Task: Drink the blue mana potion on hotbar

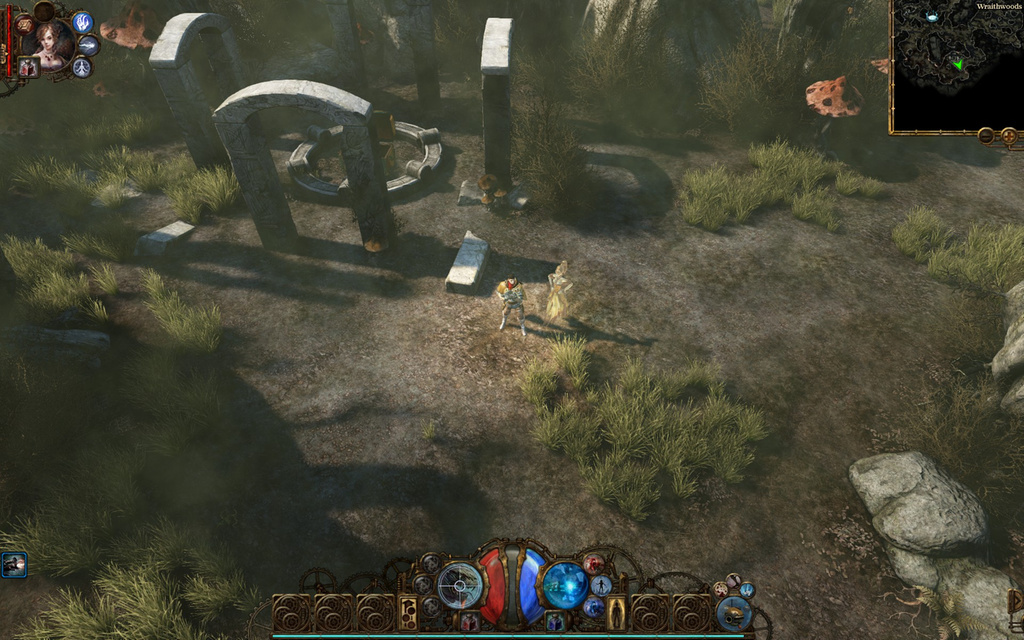Action: coord(555,622)
